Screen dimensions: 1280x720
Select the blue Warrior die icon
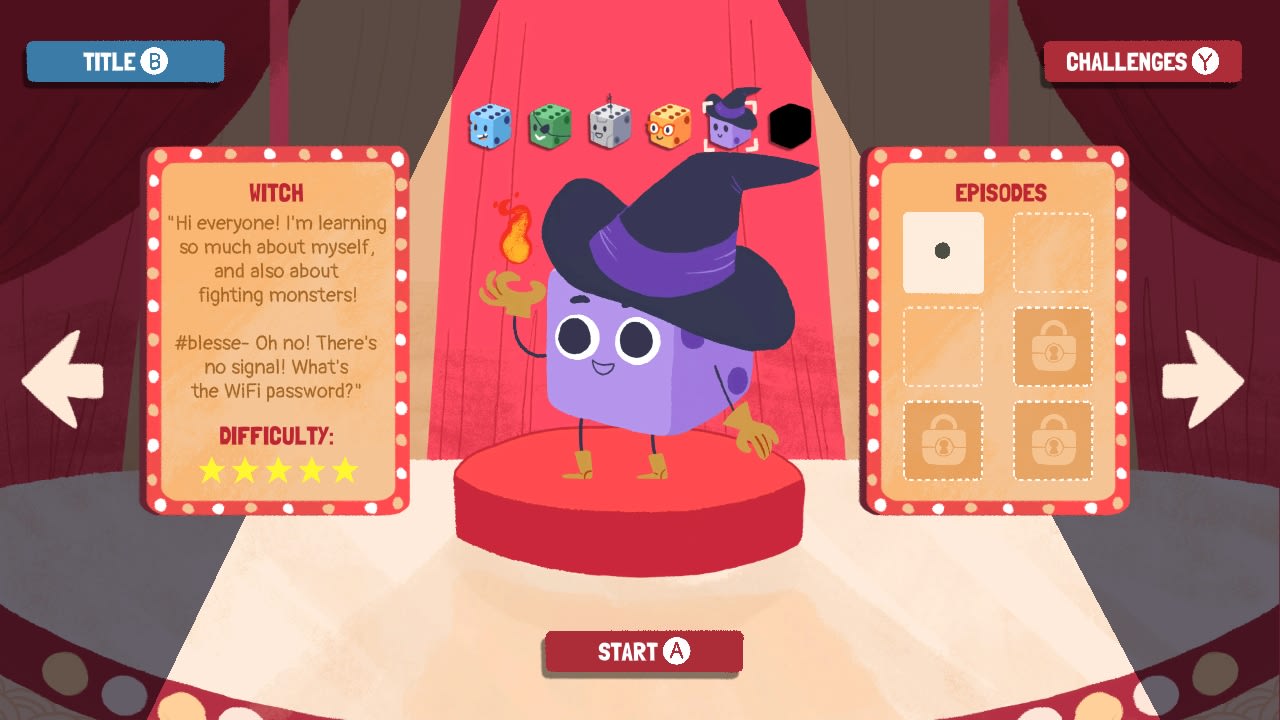click(489, 123)
